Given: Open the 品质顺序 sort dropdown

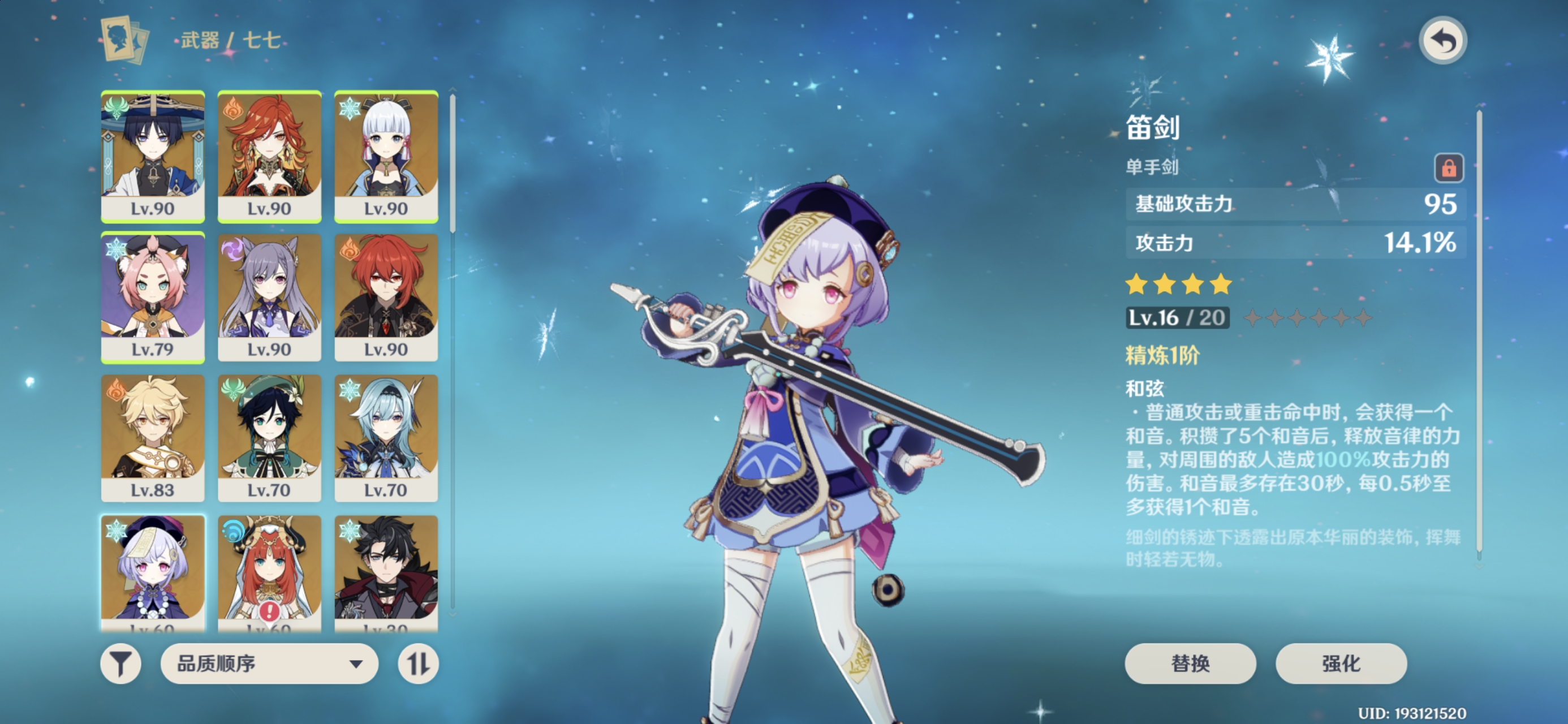Looking at the screenshot, I should 269,663.
